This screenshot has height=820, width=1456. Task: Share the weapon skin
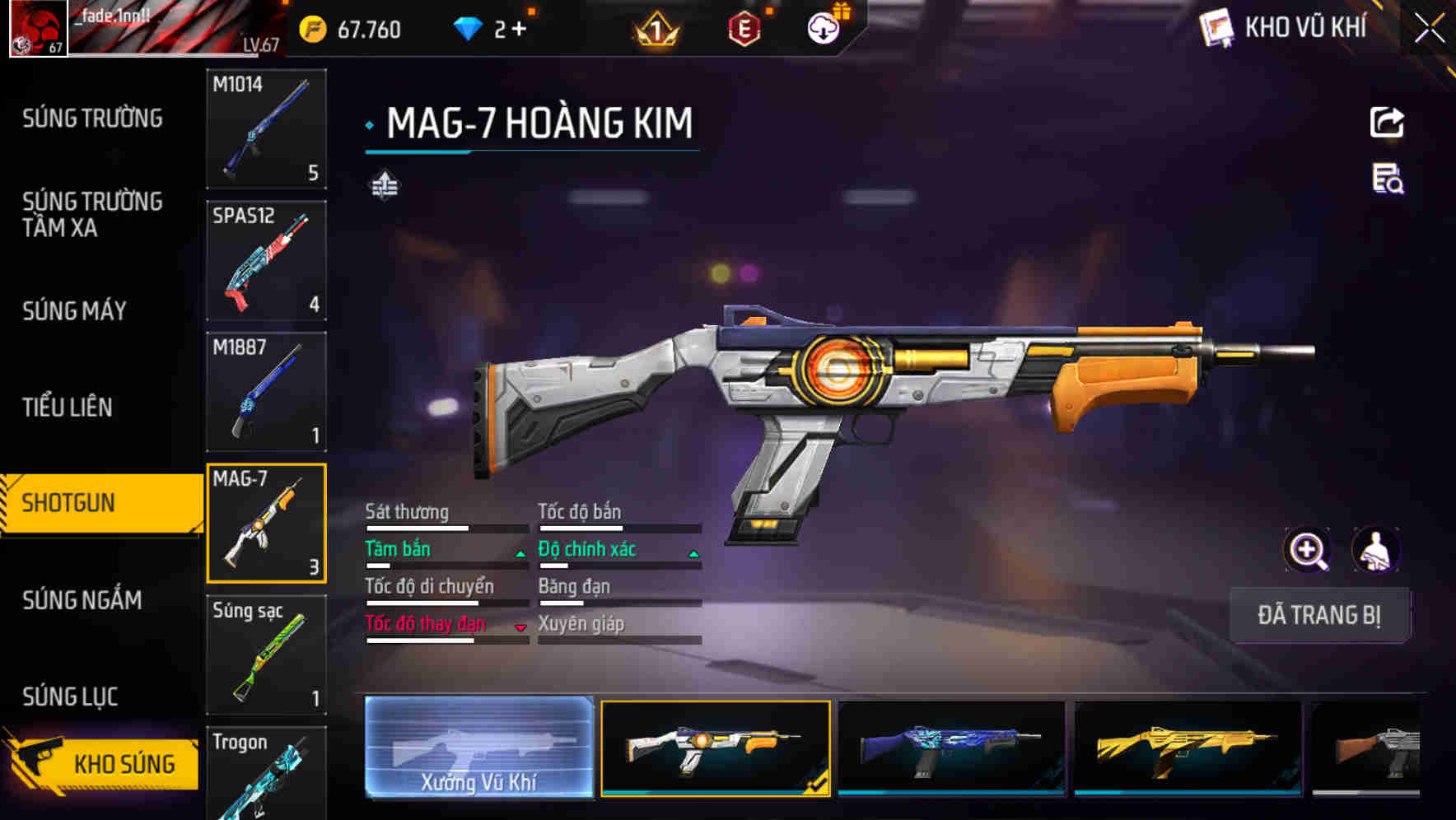click(1387, 123)
